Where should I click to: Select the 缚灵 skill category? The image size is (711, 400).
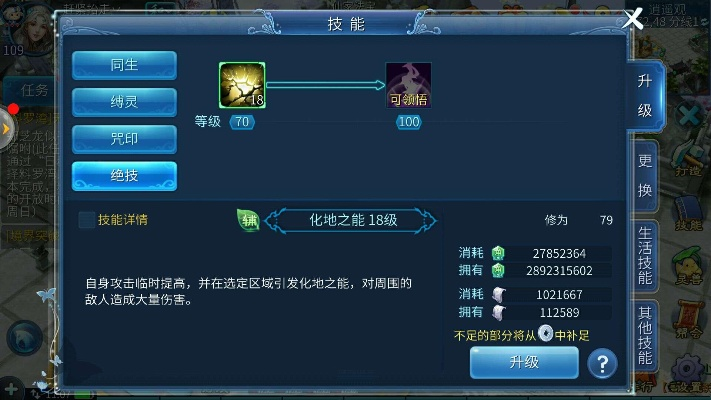(x=124, y=102)
